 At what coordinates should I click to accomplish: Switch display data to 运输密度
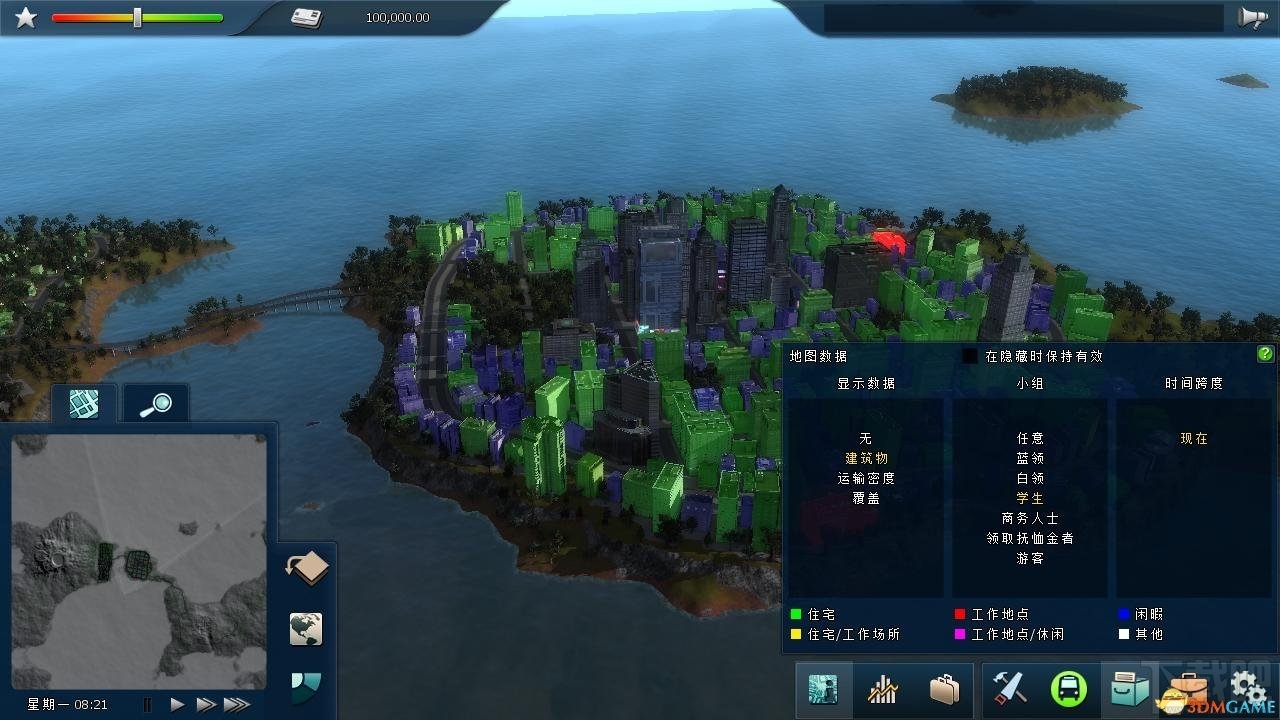(864, 477)
